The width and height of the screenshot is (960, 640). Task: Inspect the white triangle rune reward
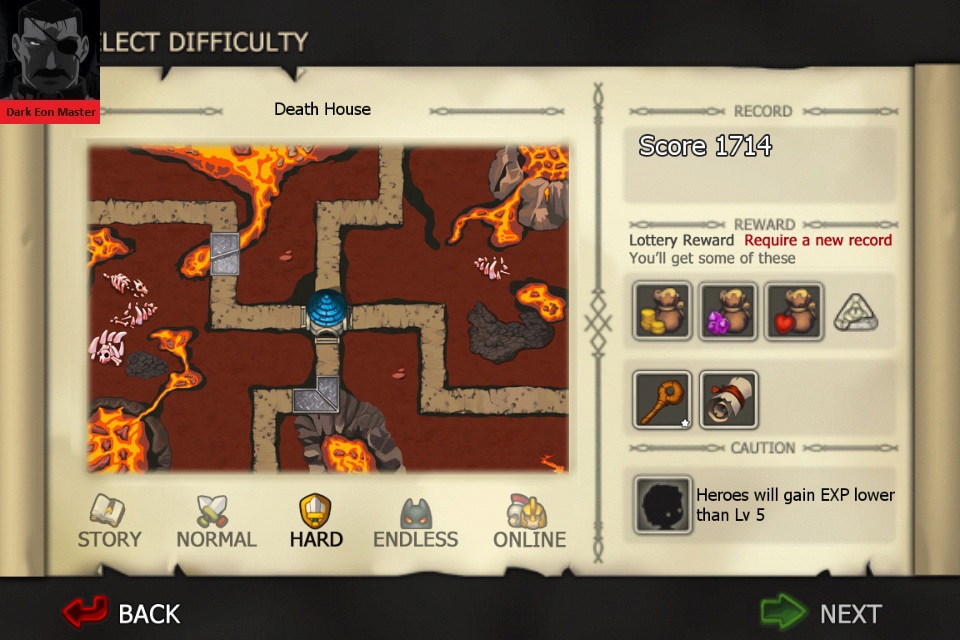(855, 314)
